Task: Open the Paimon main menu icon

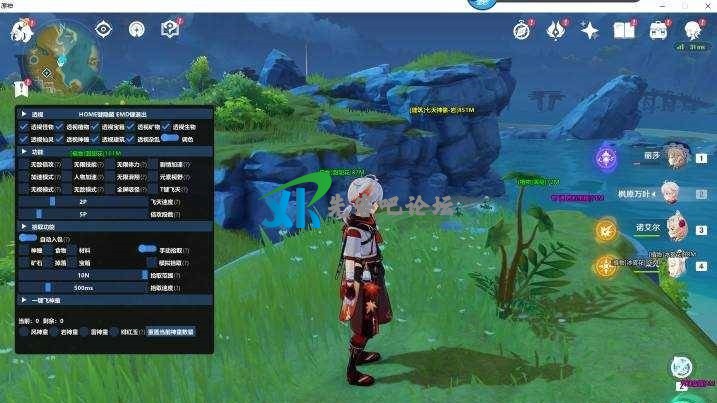Action: pos(21,32)
